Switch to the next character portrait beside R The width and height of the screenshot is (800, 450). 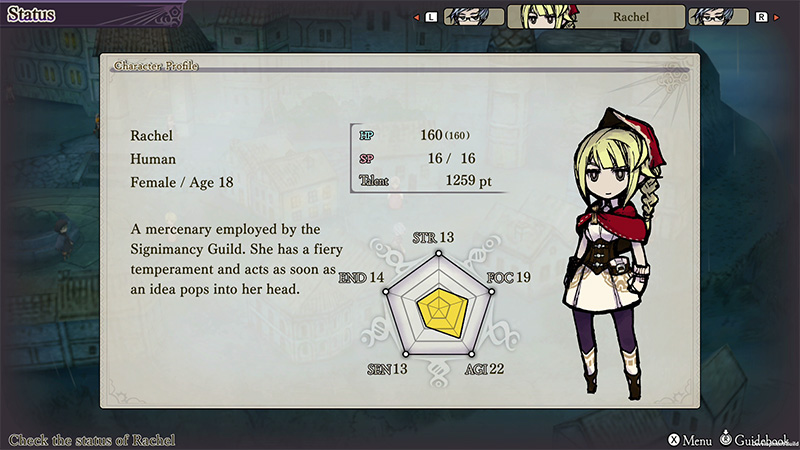click(x=718, y=17)
